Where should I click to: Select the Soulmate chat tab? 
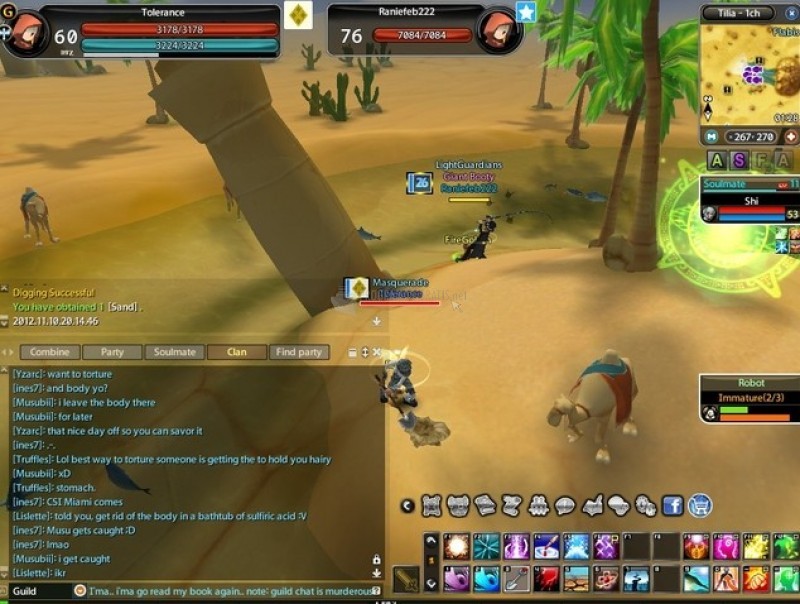(x=174, y=352)
